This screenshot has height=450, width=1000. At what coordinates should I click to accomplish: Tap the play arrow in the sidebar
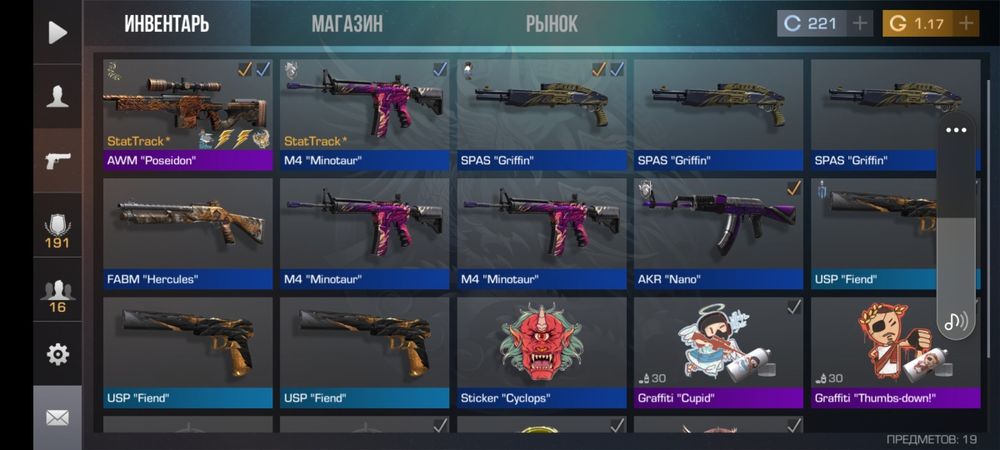click(57, 32)
